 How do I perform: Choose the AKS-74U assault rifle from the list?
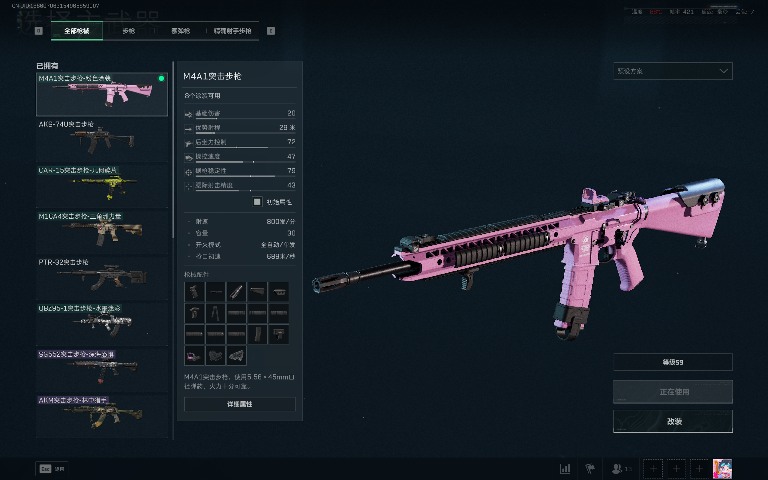tap(102, 138)
